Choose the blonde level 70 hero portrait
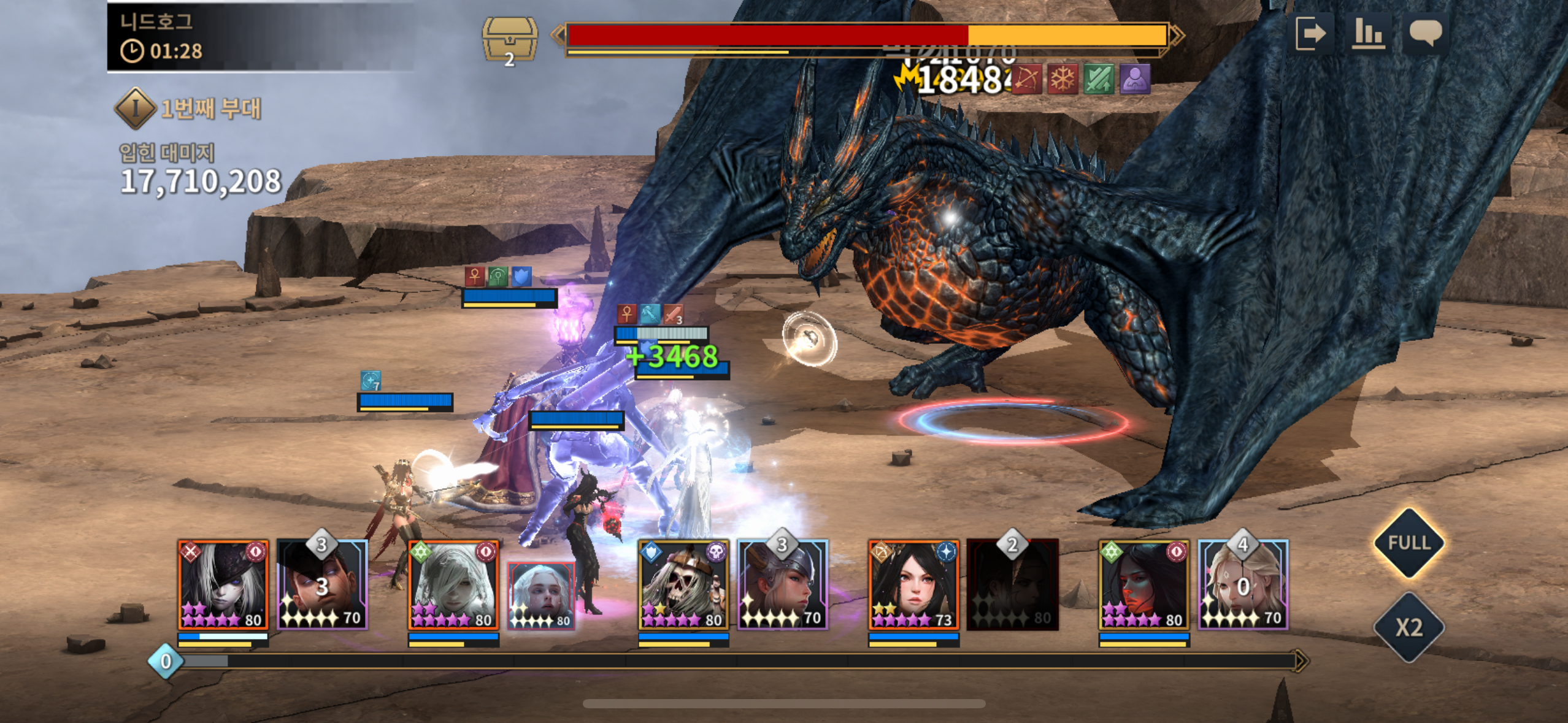Image resolution: width=1568 pixels, height=723 pixels. pyautogui.click(x=1243, y=585)
